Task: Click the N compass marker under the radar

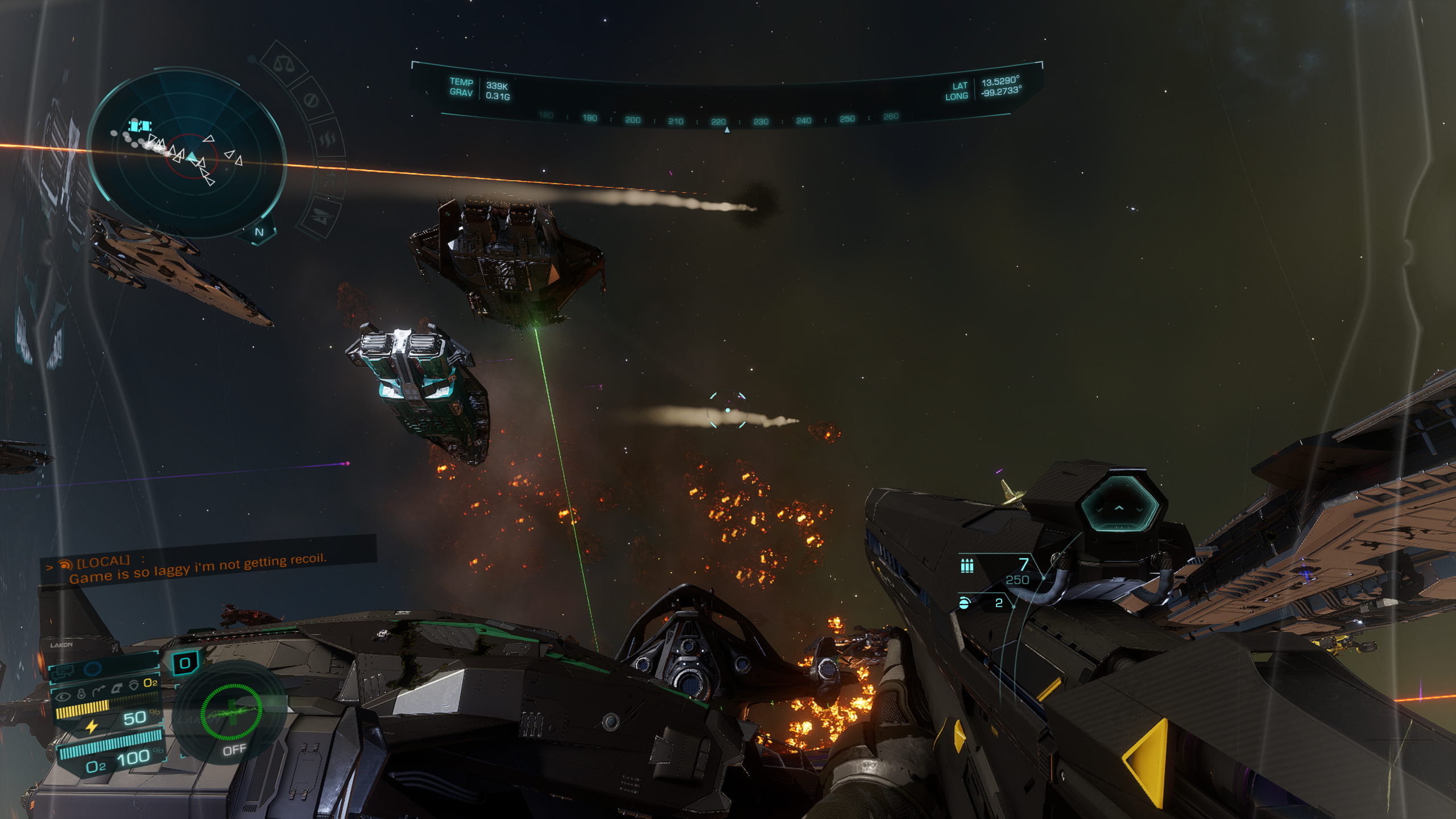Action: pos(259,231)
